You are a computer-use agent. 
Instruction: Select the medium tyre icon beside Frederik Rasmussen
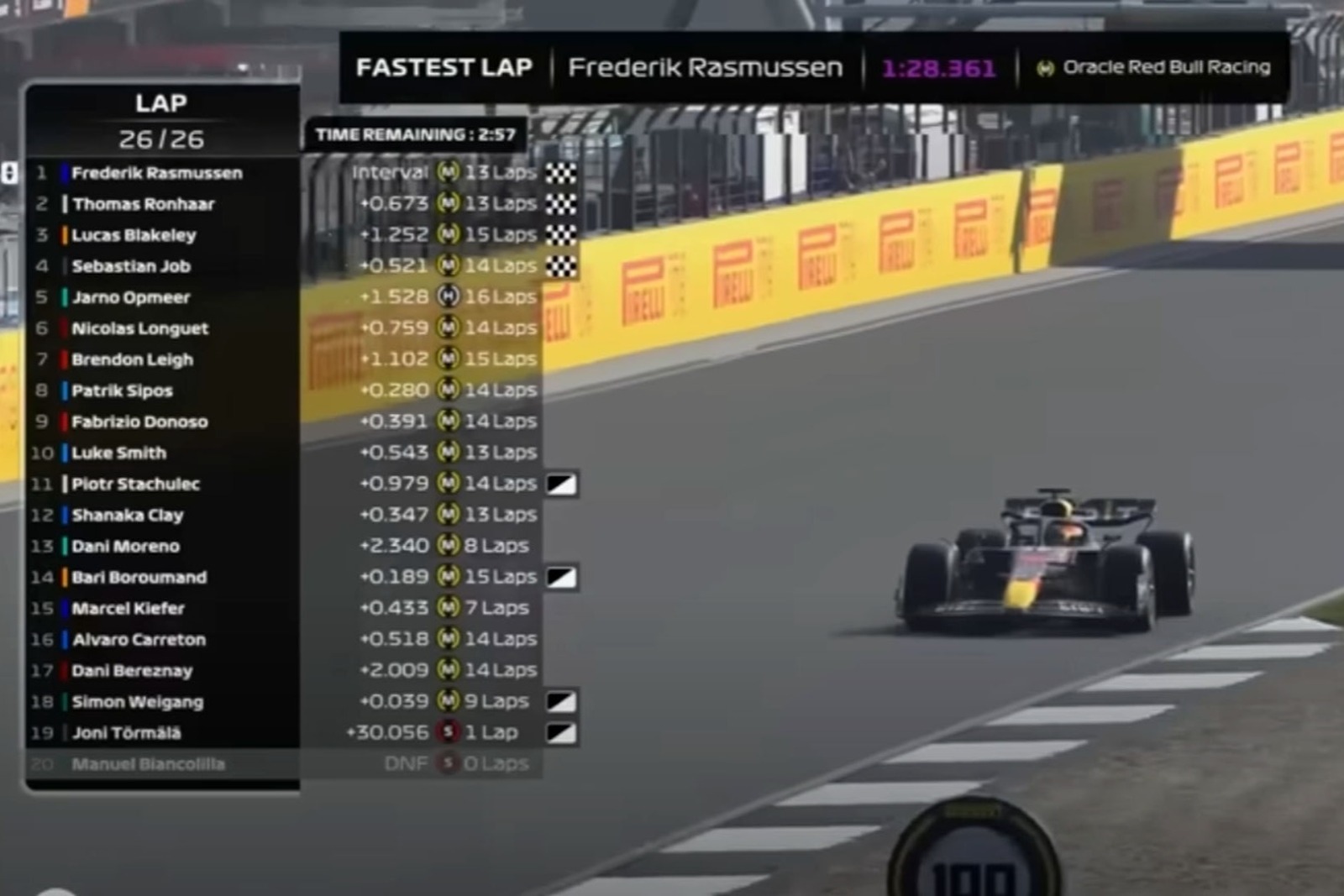coord(450,172)
